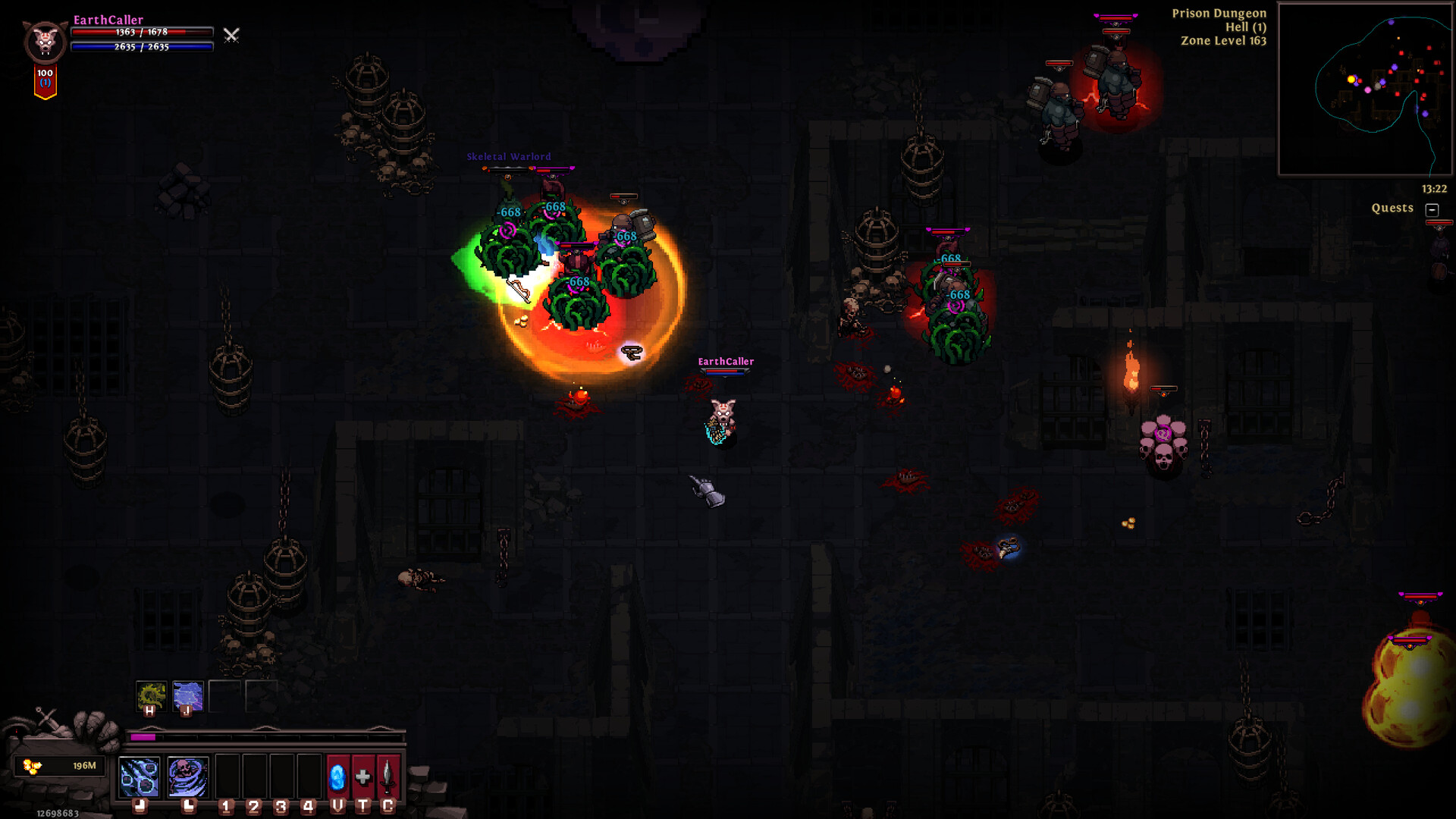Image resolution: width=1456 pixels, height=819 pixels.
Task: Click the level 100 red banner
Action: 45,81
